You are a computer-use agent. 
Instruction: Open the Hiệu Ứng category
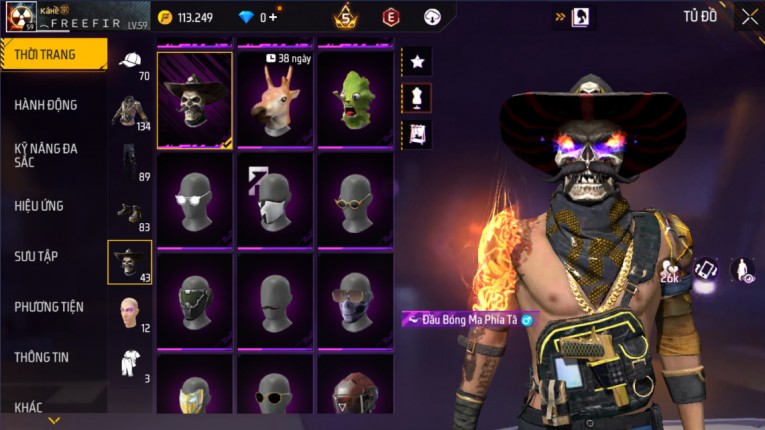coord(40,206)
